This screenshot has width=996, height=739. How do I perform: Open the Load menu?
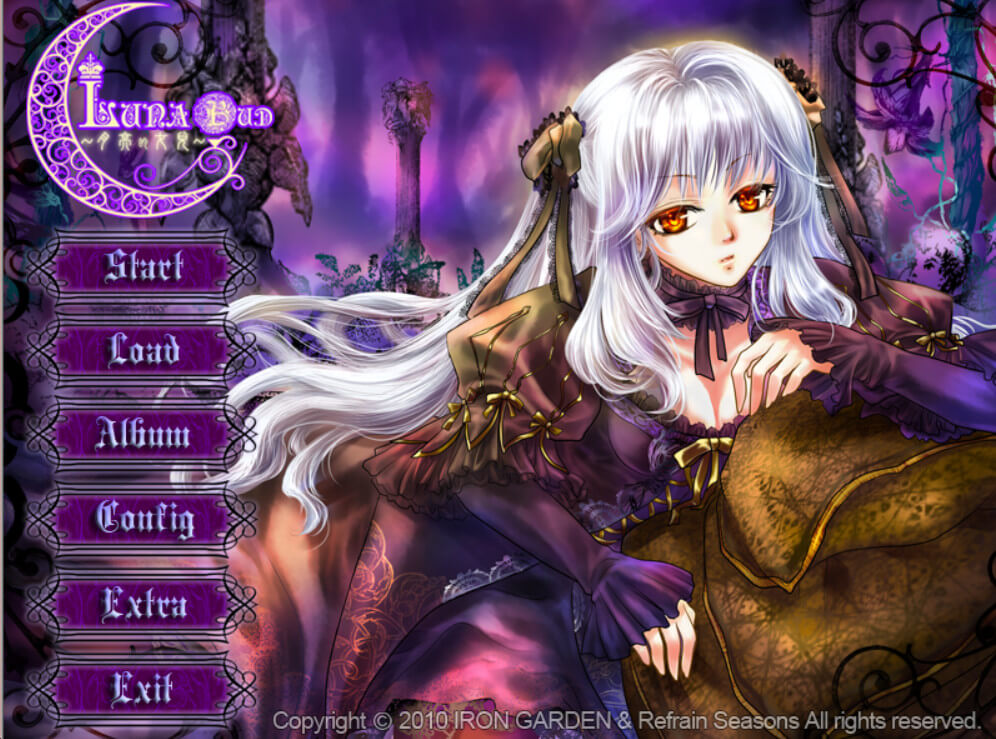142,351
